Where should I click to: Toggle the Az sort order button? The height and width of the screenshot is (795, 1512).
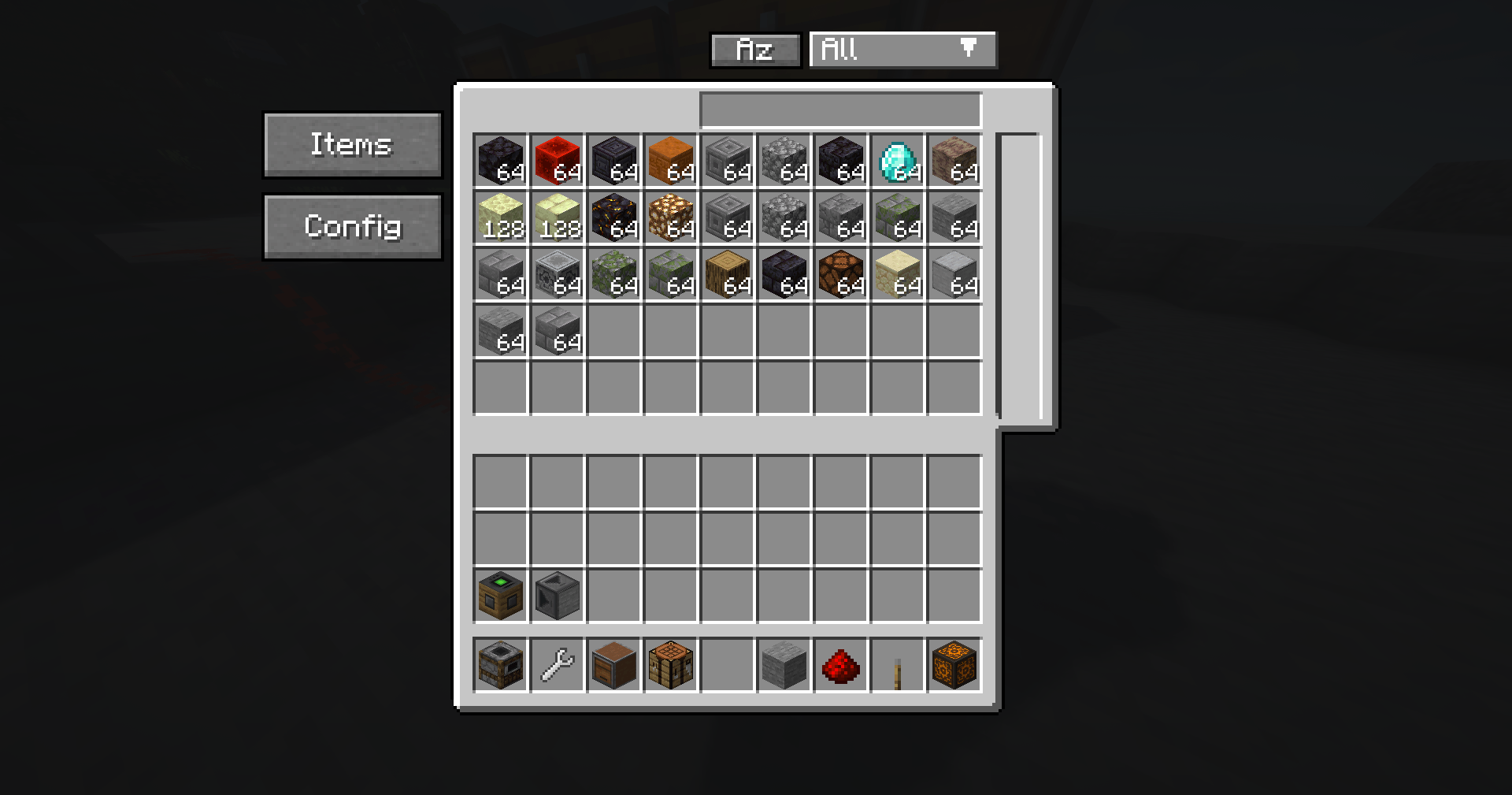coord(754,50)
